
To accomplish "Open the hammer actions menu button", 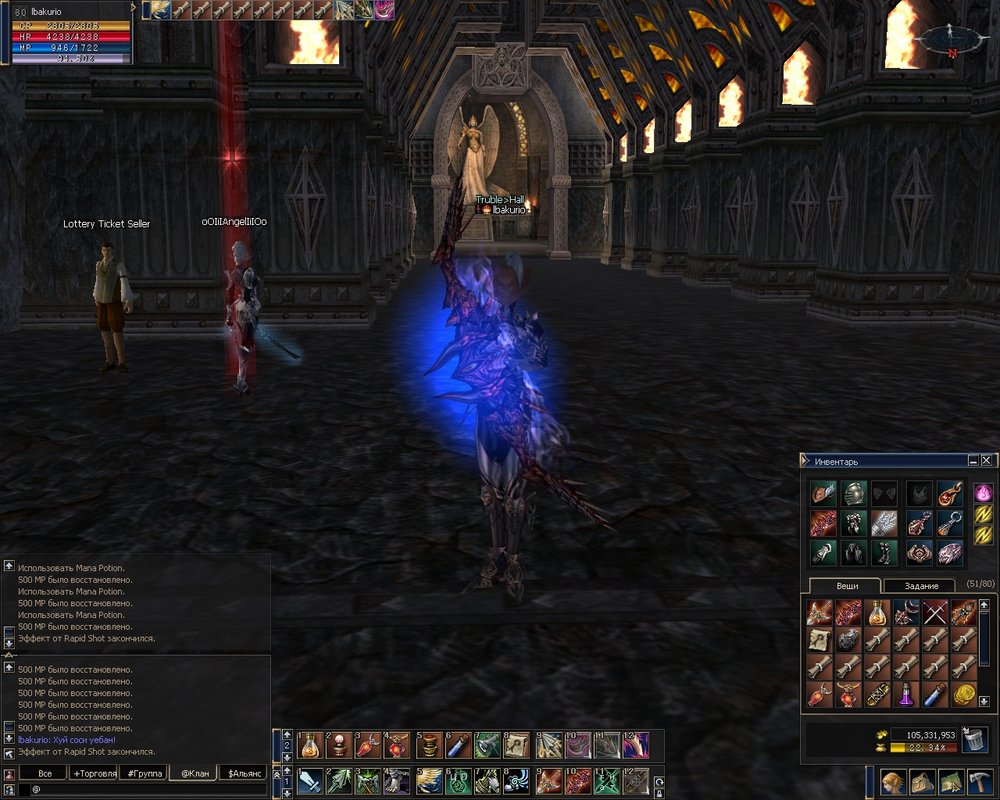I will pyautogui.click(x=980, y=782).
